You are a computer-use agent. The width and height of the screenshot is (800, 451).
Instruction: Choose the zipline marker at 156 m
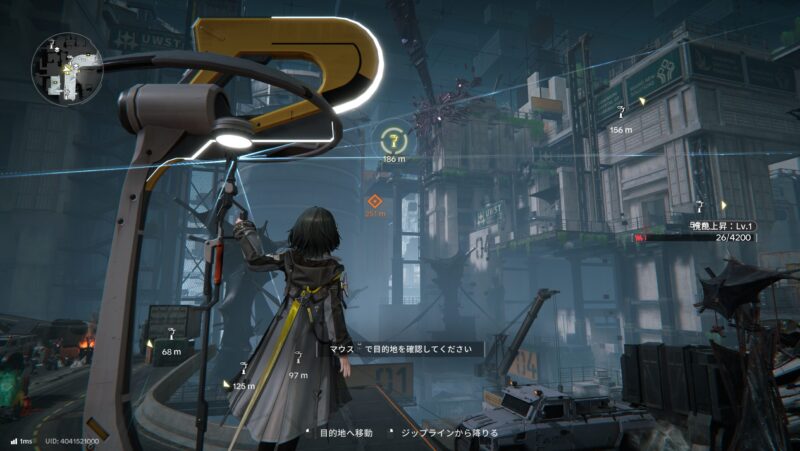tap(622, 113)
